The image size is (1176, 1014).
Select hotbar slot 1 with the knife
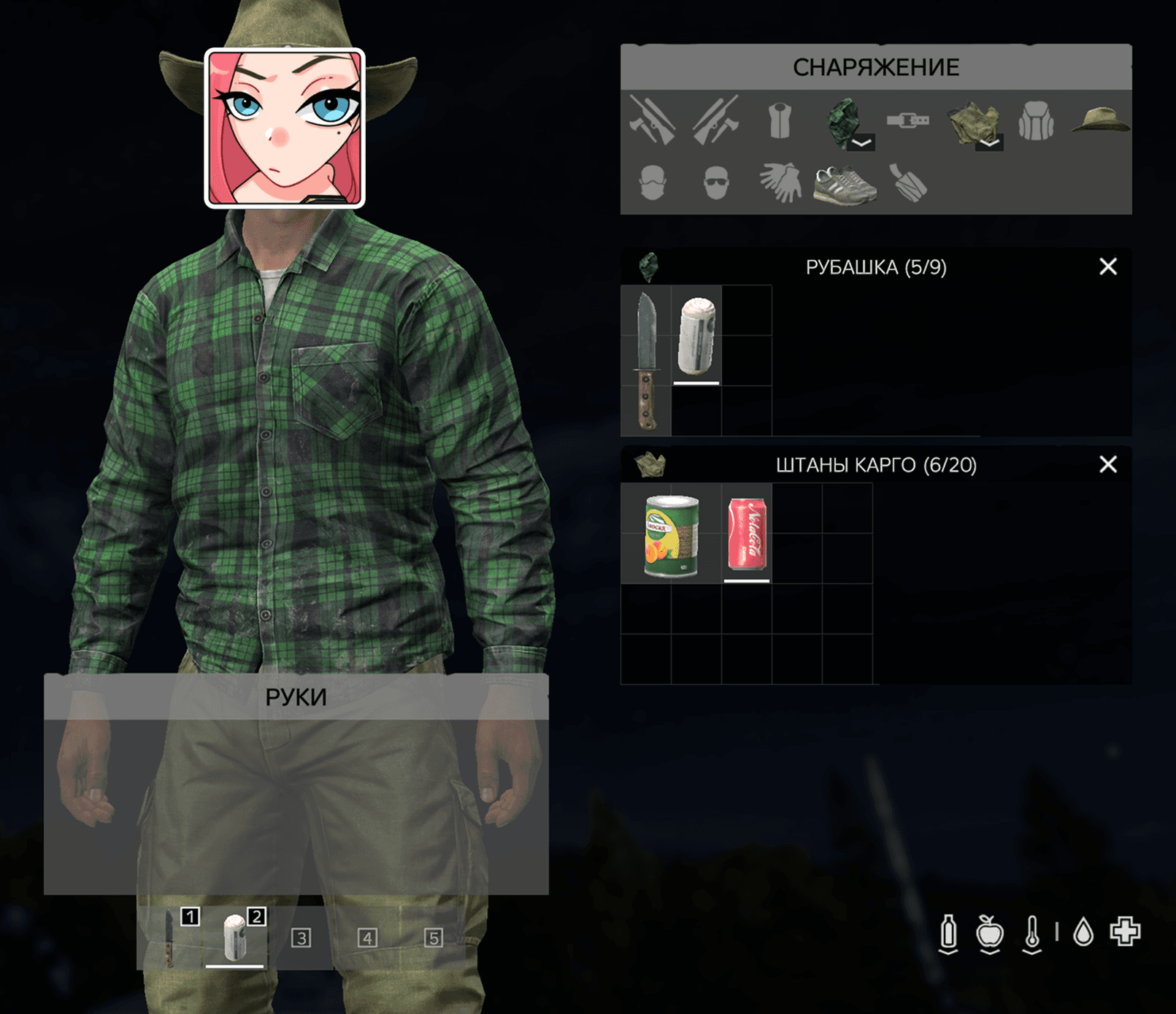point(170,938)
